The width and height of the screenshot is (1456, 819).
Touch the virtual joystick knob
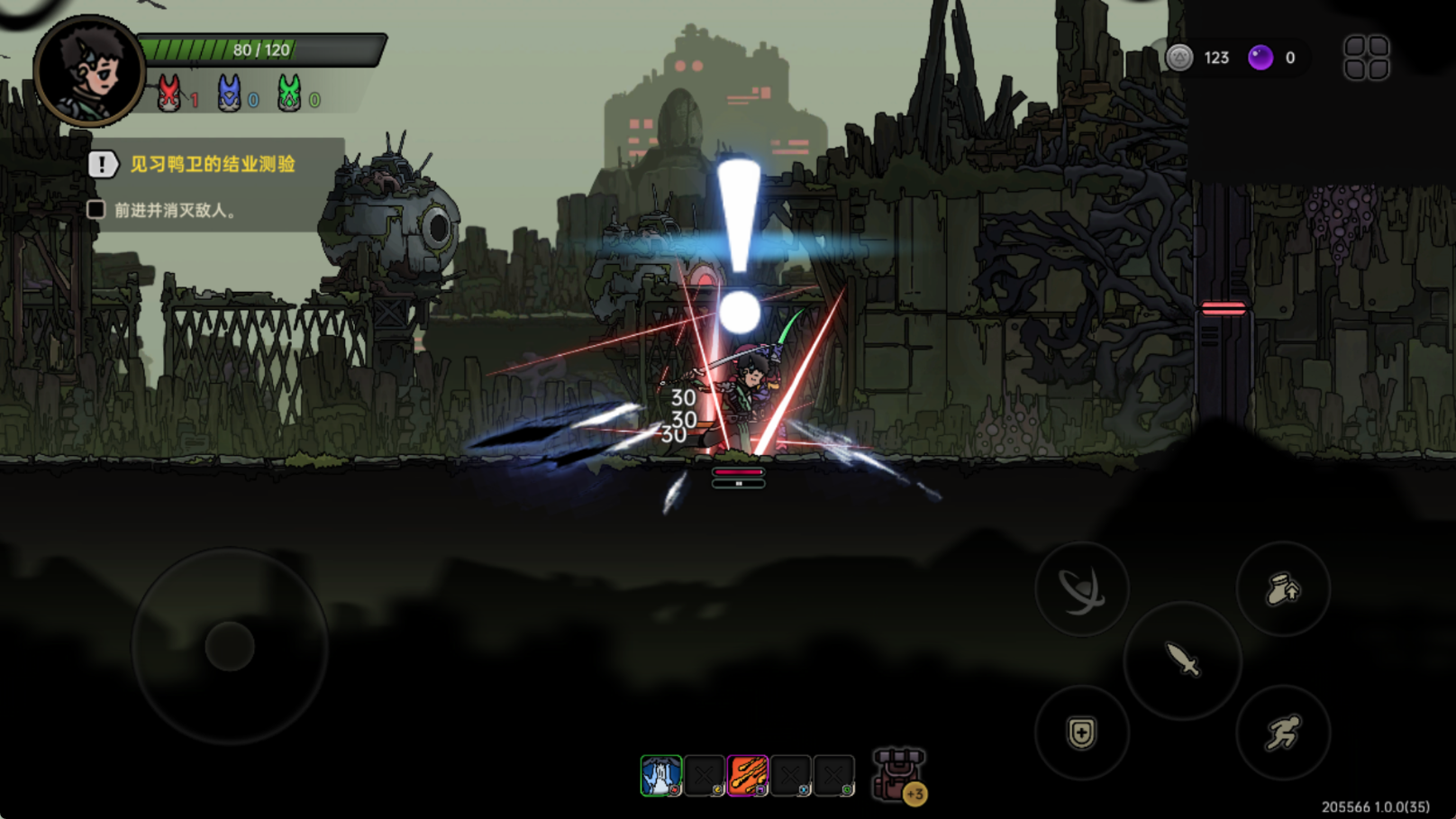coord(230,646)
